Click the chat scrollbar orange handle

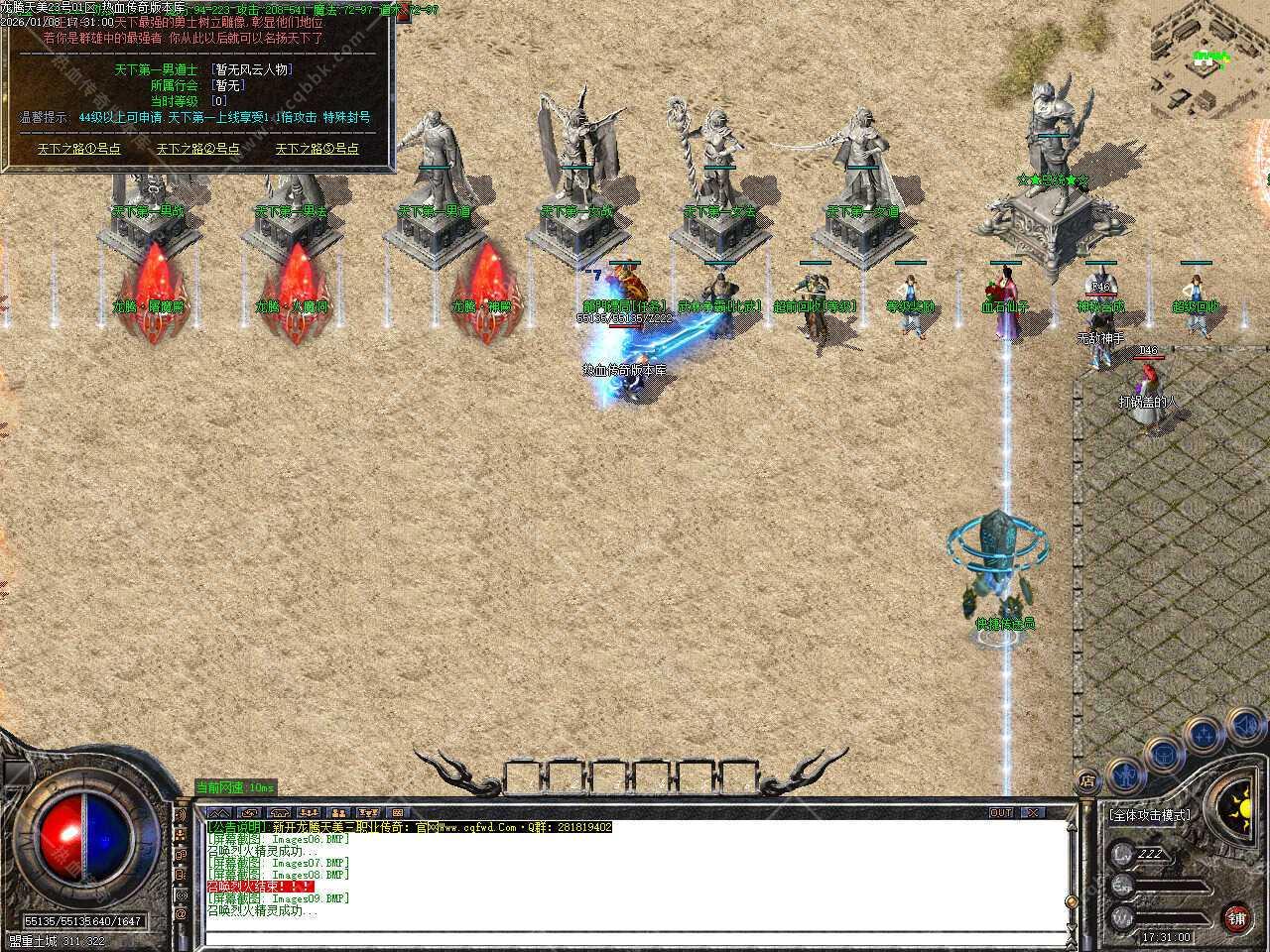click(1071, 901)
